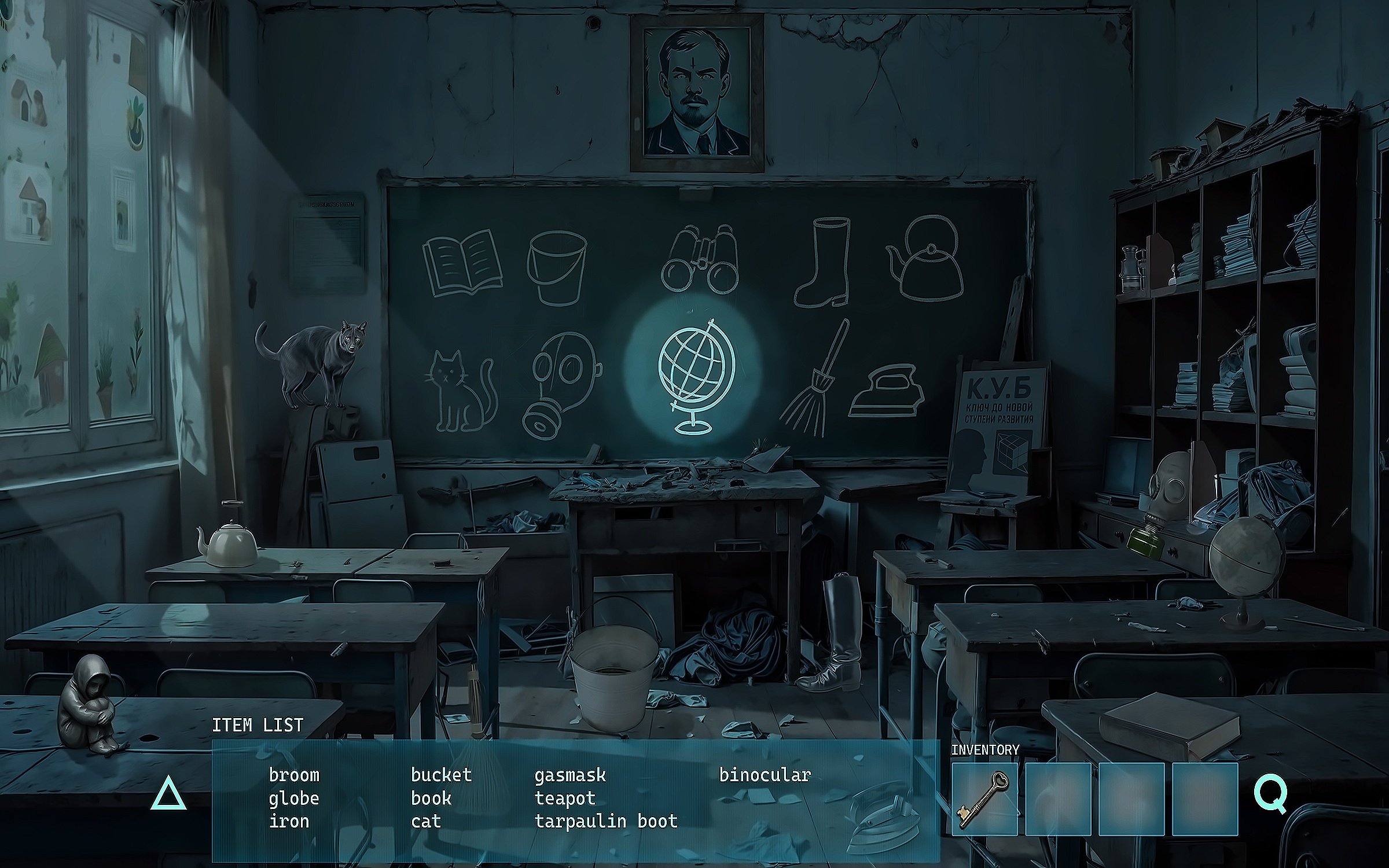Choose the "book" list entry

(x=431, y=799)
